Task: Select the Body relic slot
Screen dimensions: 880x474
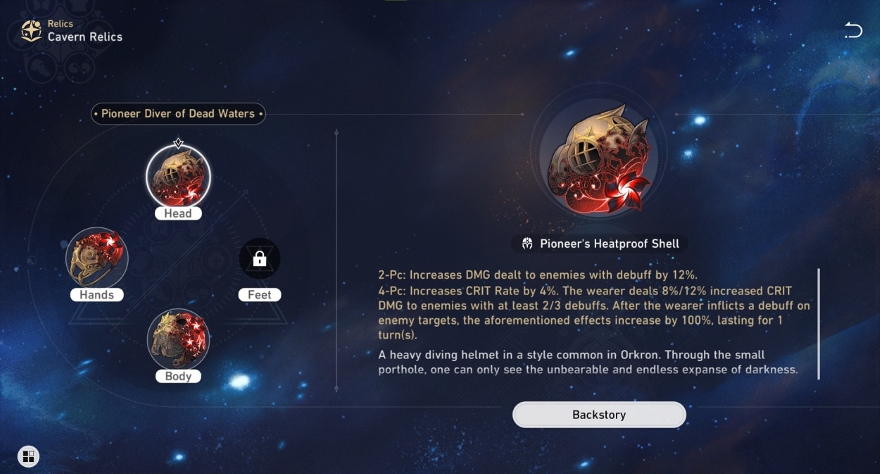Action: (x=178, y=339)
